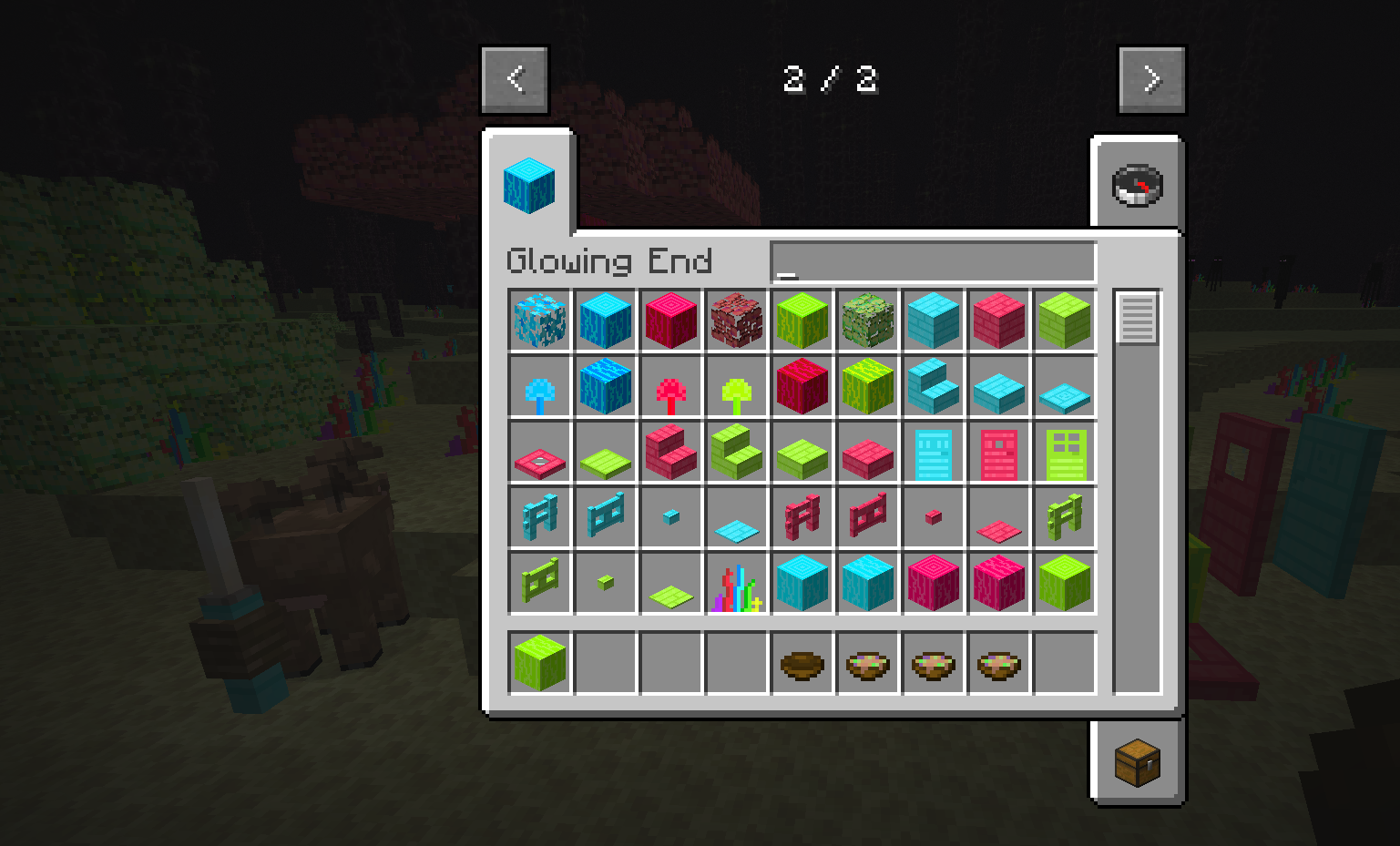Pick the lime green door with windows
Viewport: 1400px width, 846px height.
pos(1065,453)
